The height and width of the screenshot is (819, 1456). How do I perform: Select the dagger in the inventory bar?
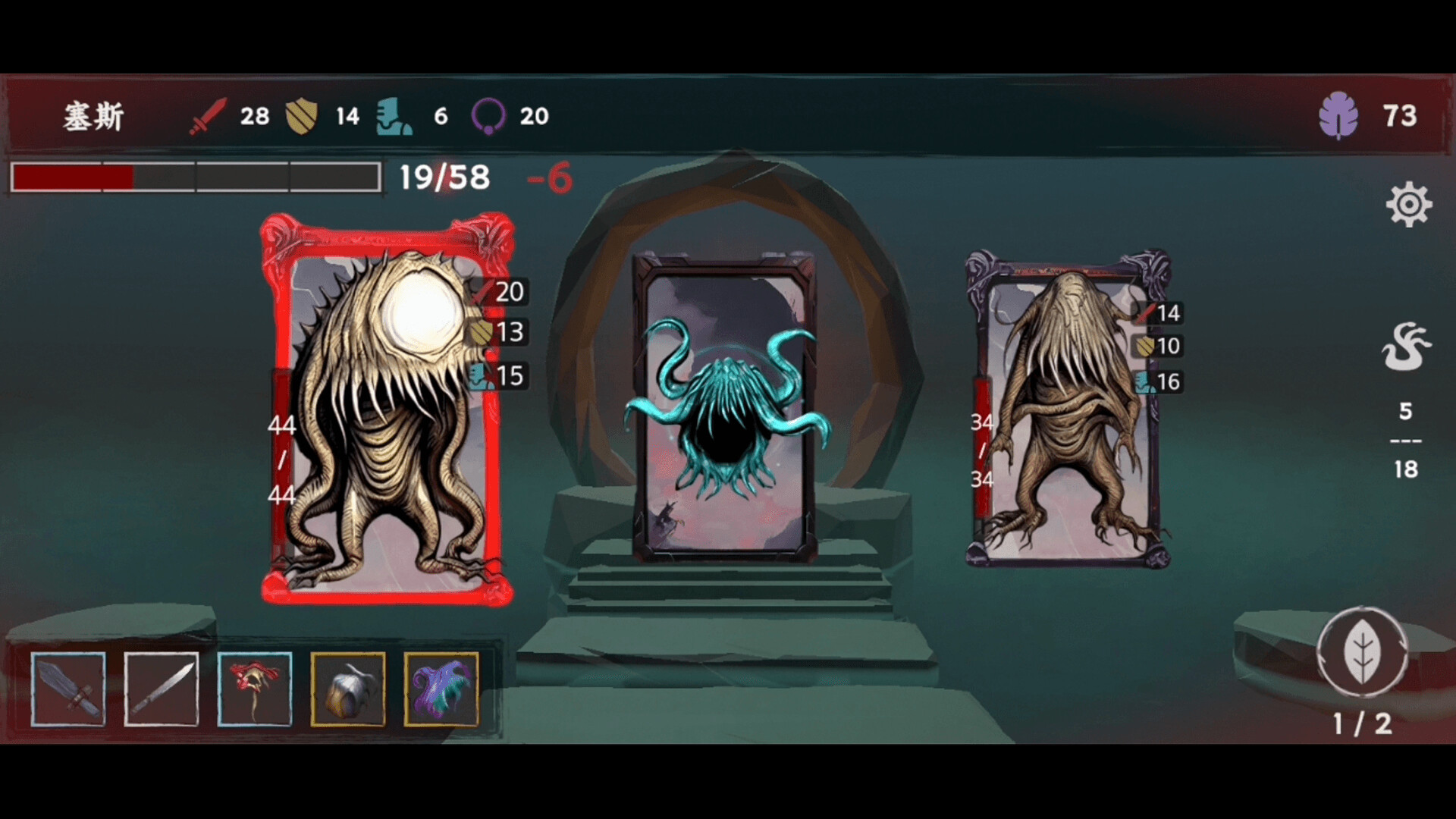(x=161, y=689)
